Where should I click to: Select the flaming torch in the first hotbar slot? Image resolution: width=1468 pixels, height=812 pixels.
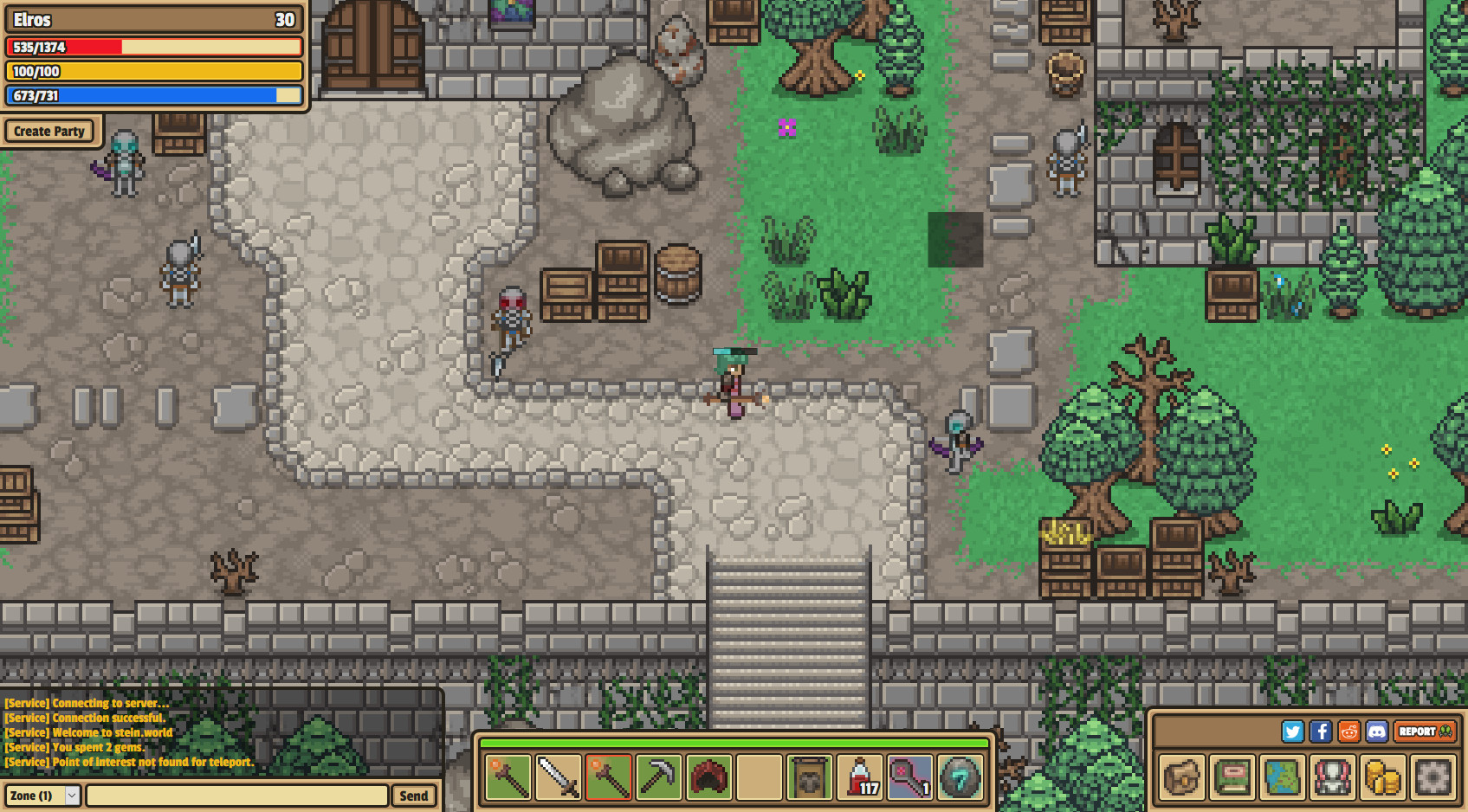coord(508,777)
